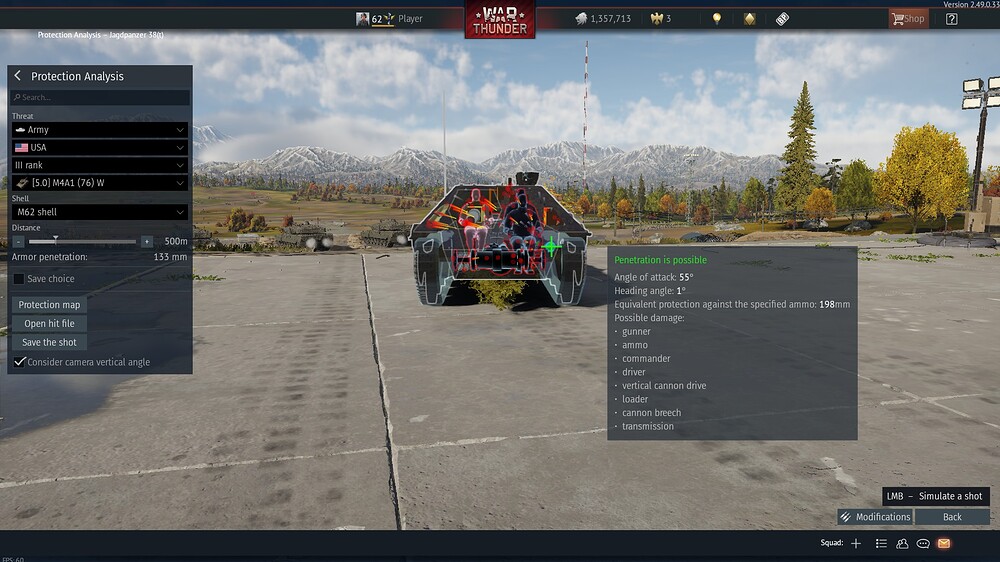Open the USA nation dropdown
Screen dimensions: 1000x562
[100, 148]
